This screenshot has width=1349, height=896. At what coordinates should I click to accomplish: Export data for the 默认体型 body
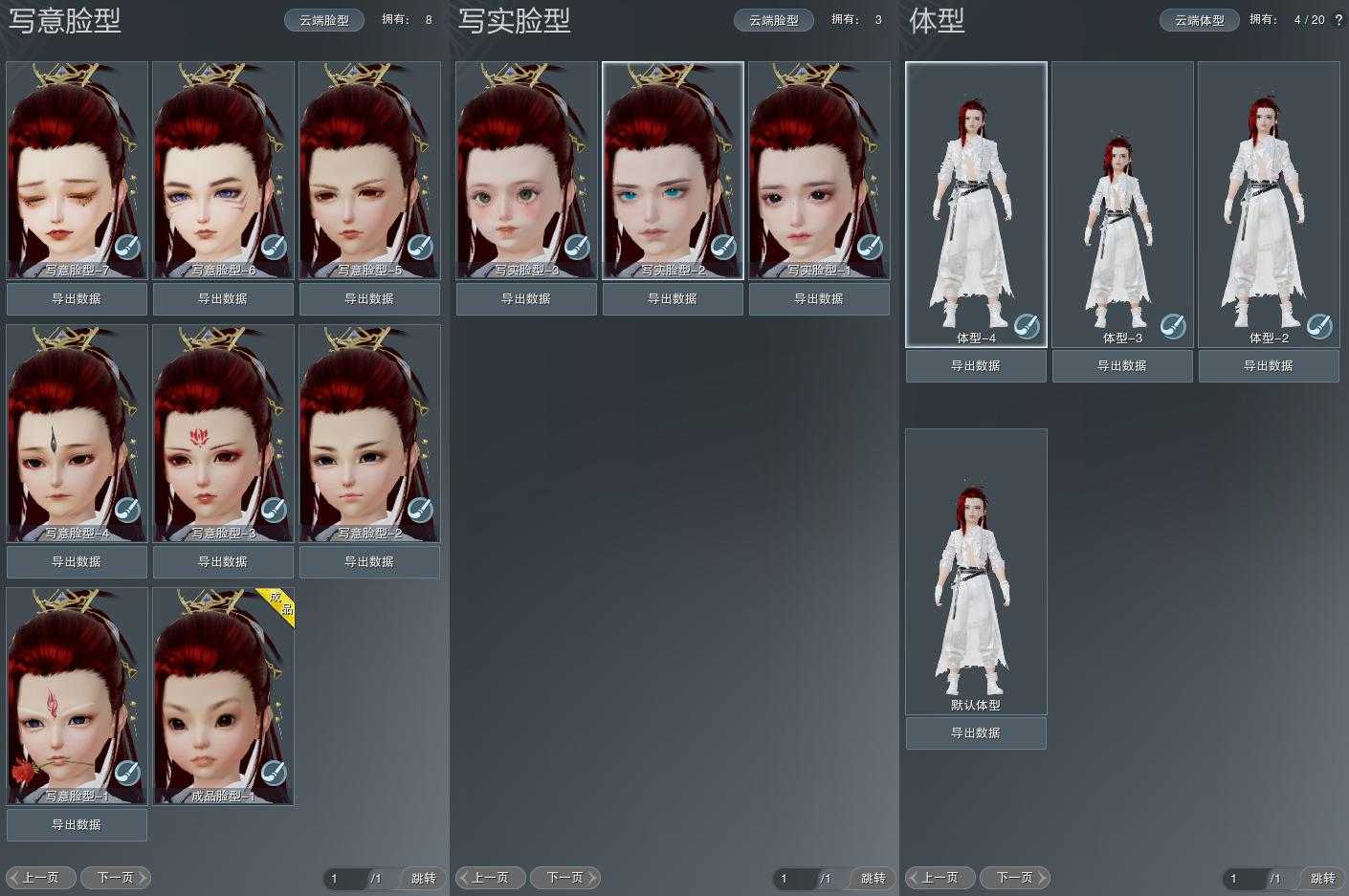(976, 732)
